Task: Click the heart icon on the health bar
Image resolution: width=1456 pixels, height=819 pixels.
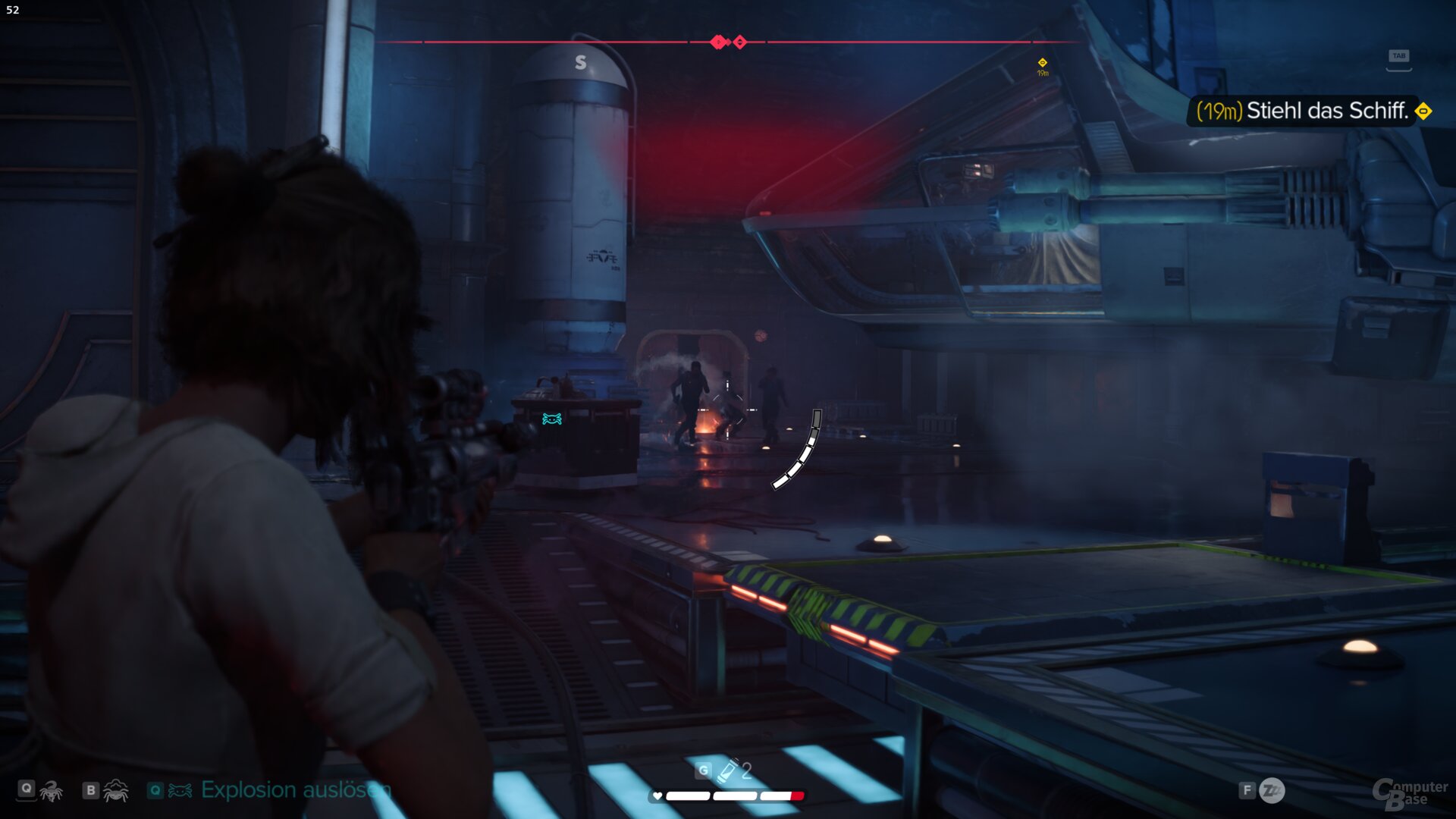Action: [657, 796]
